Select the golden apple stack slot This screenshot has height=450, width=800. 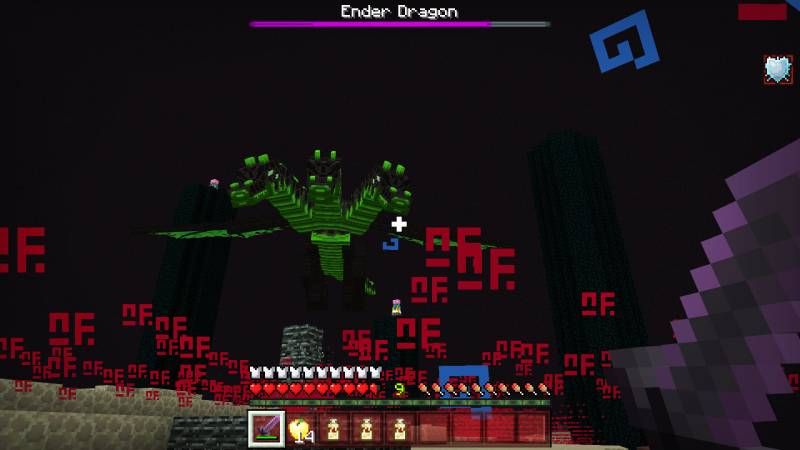(300, 428)
